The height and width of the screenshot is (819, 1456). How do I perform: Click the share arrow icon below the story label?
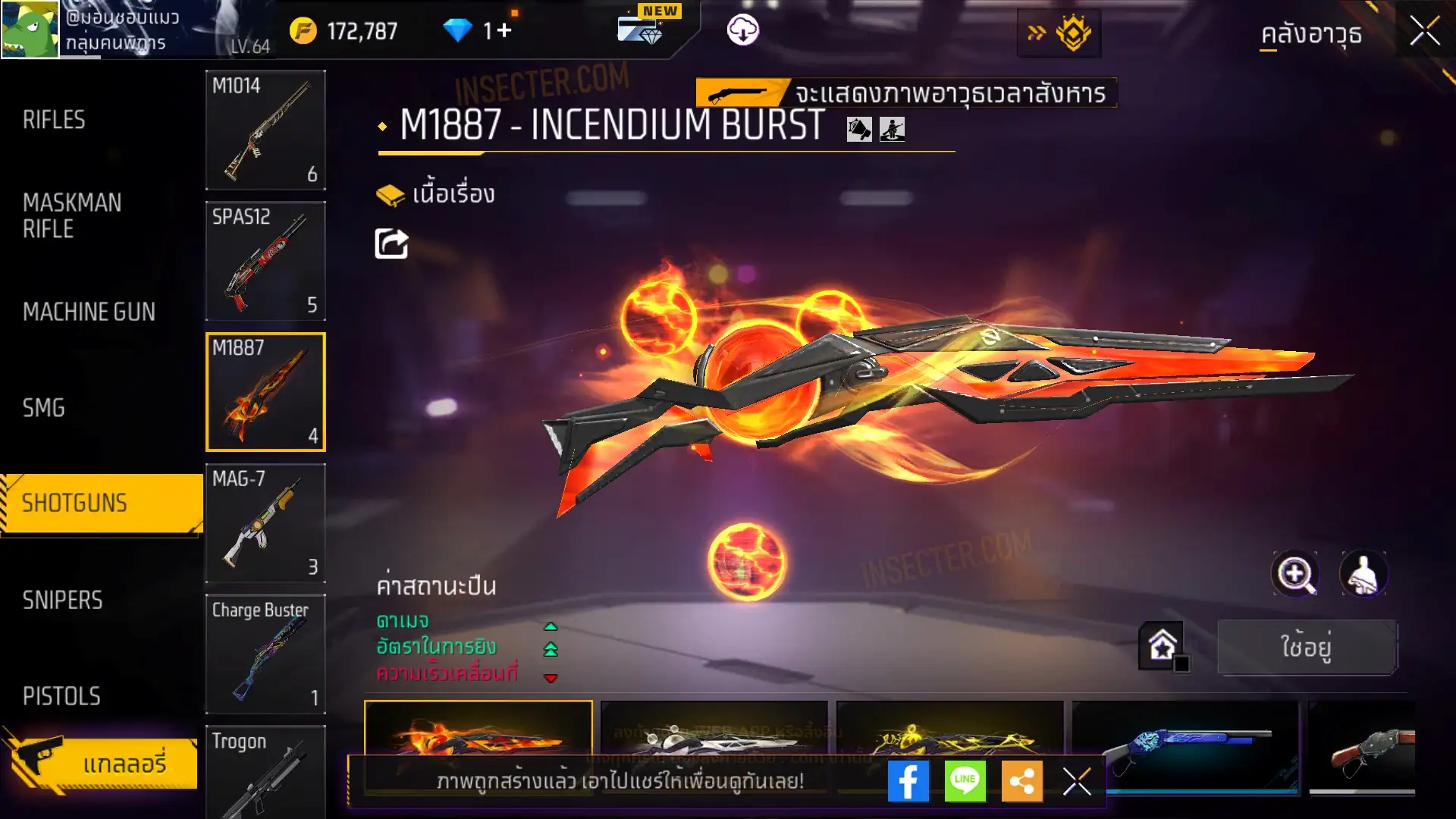pyautogui.click(x=391, y=244)
